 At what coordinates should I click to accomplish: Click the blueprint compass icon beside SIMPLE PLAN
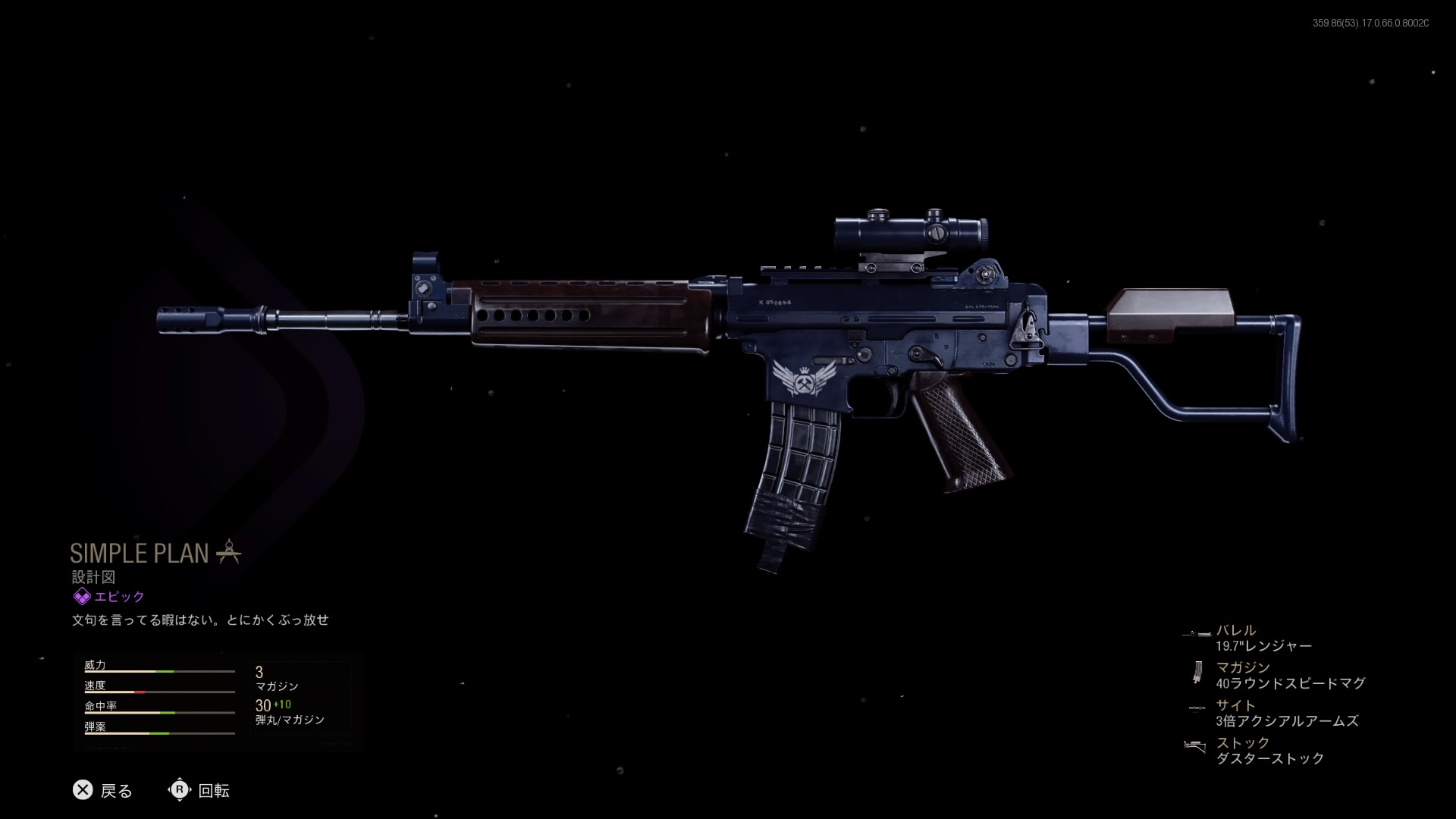coord(230,553)
